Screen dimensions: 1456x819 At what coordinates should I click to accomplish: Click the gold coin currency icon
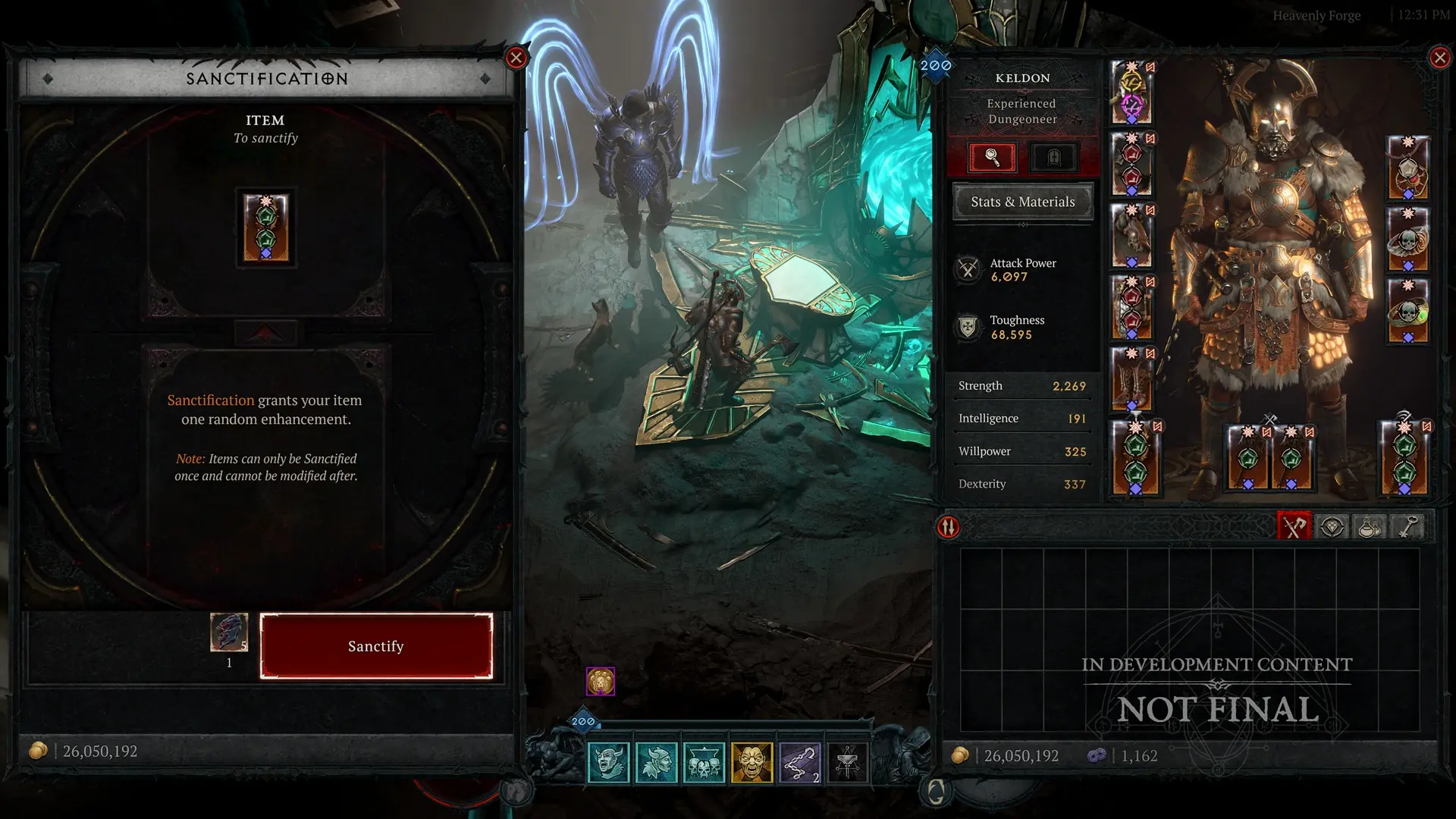pos(37,752)
